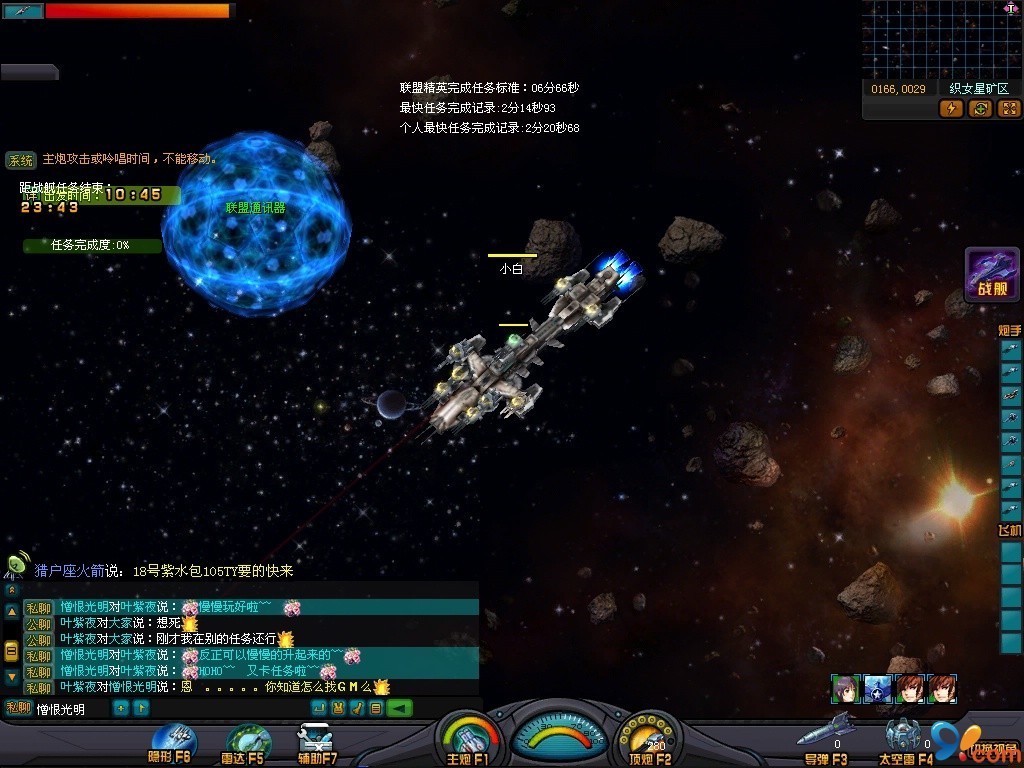Activate the 隐形 F6 stealth skill
Viewport: 1024px width, 768px height.
coord(170,743)
